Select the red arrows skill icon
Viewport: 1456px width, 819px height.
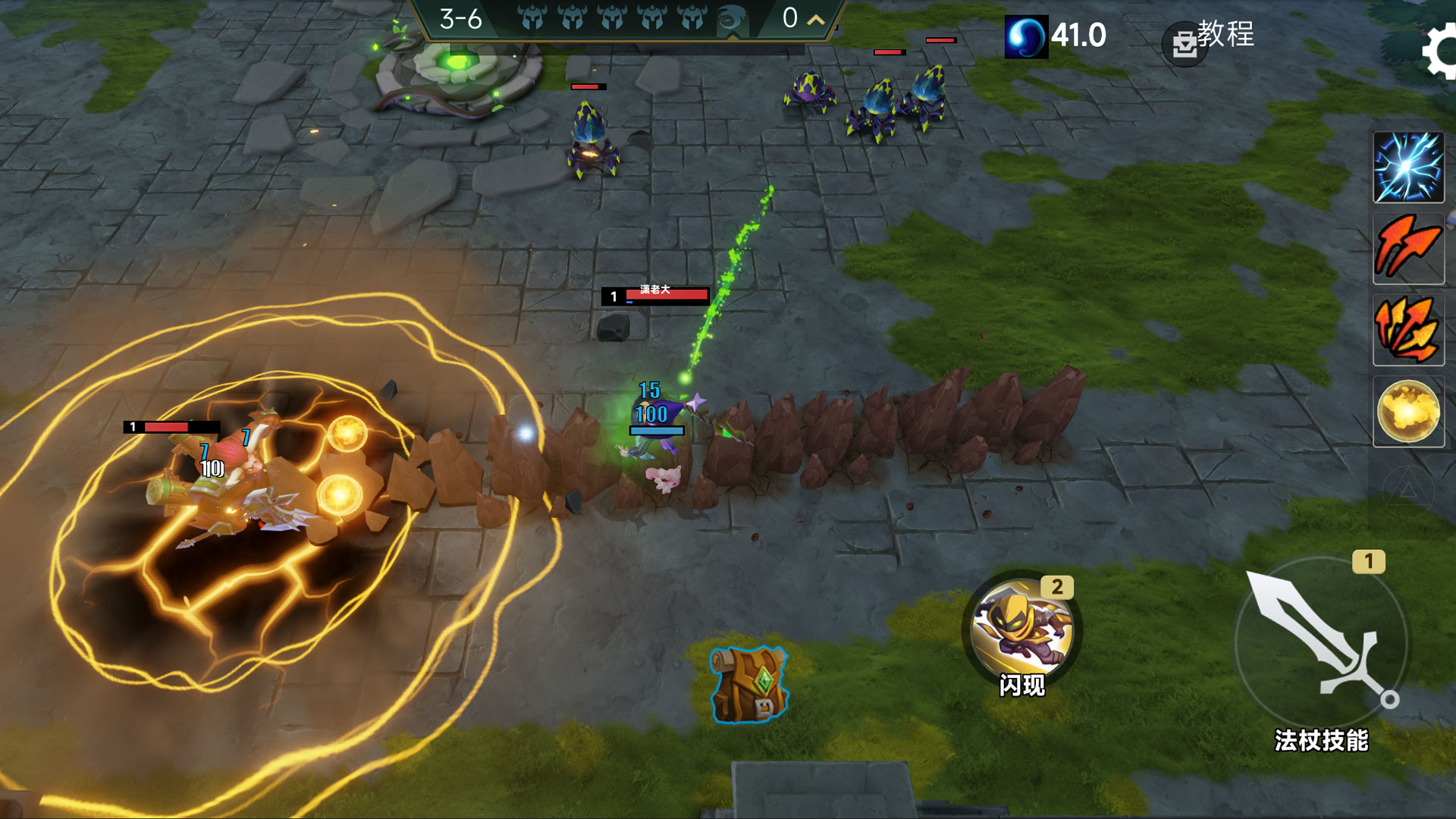point(1408,249)
